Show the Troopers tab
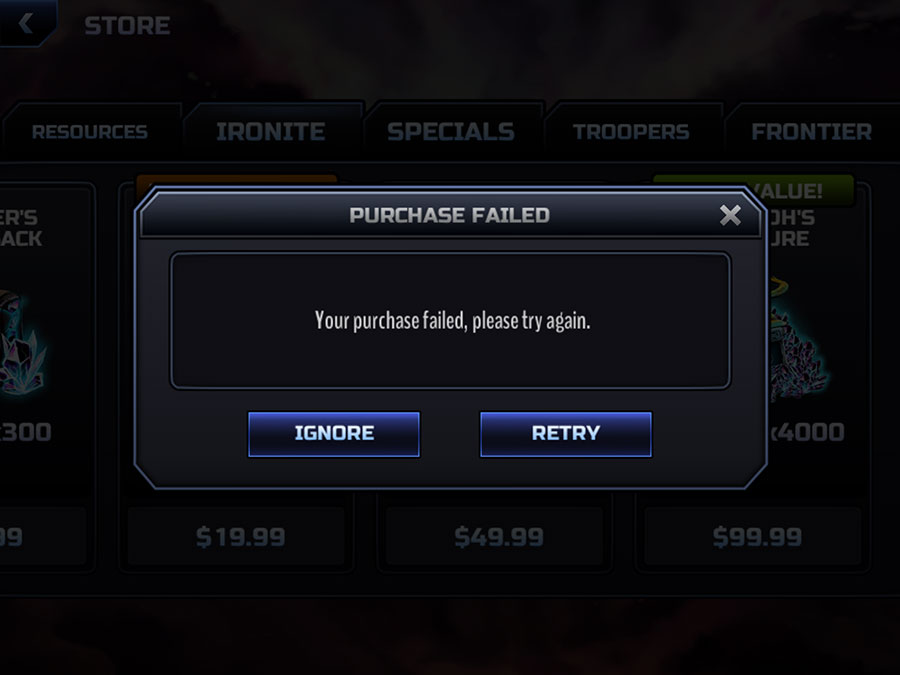The height and width of the screenshot is (675, 900). pyautogui.click(x=631, y=132)
